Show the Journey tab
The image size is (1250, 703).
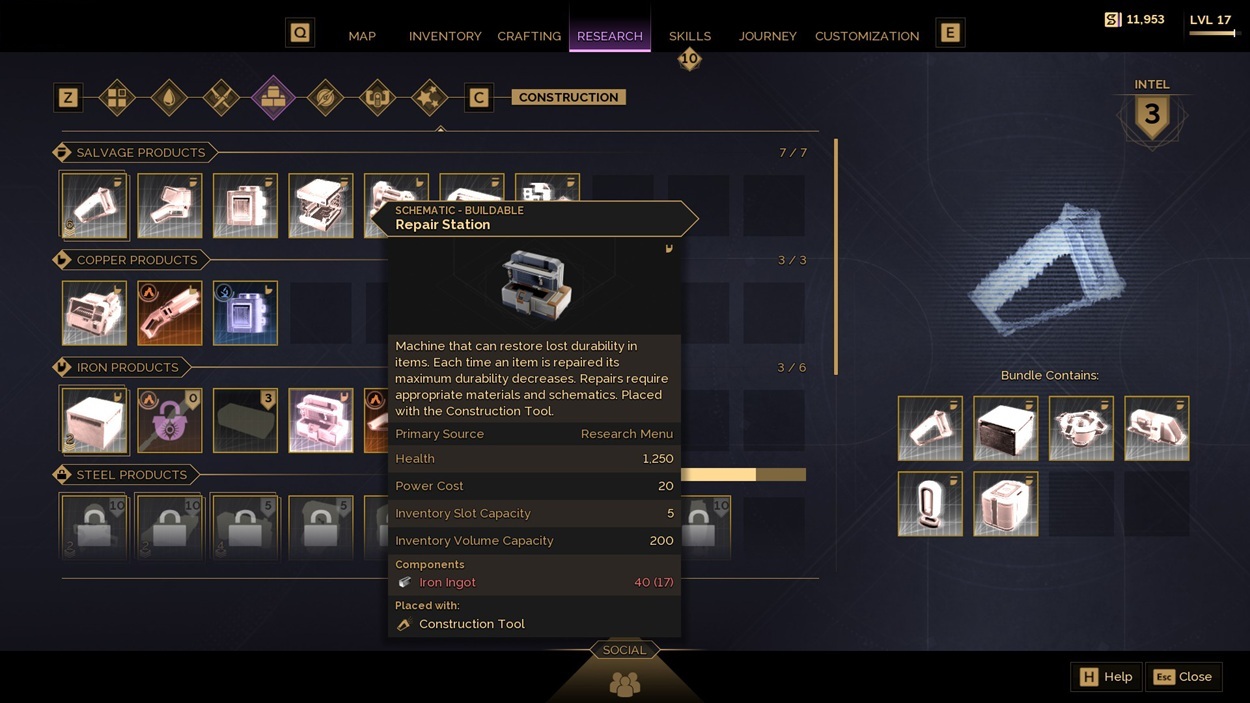[768, 36]
